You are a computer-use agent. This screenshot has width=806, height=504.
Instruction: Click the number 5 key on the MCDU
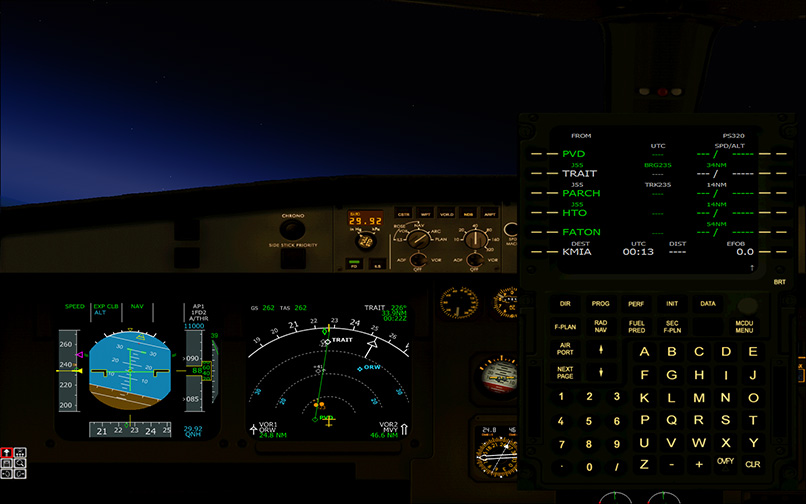click(589, 420)
